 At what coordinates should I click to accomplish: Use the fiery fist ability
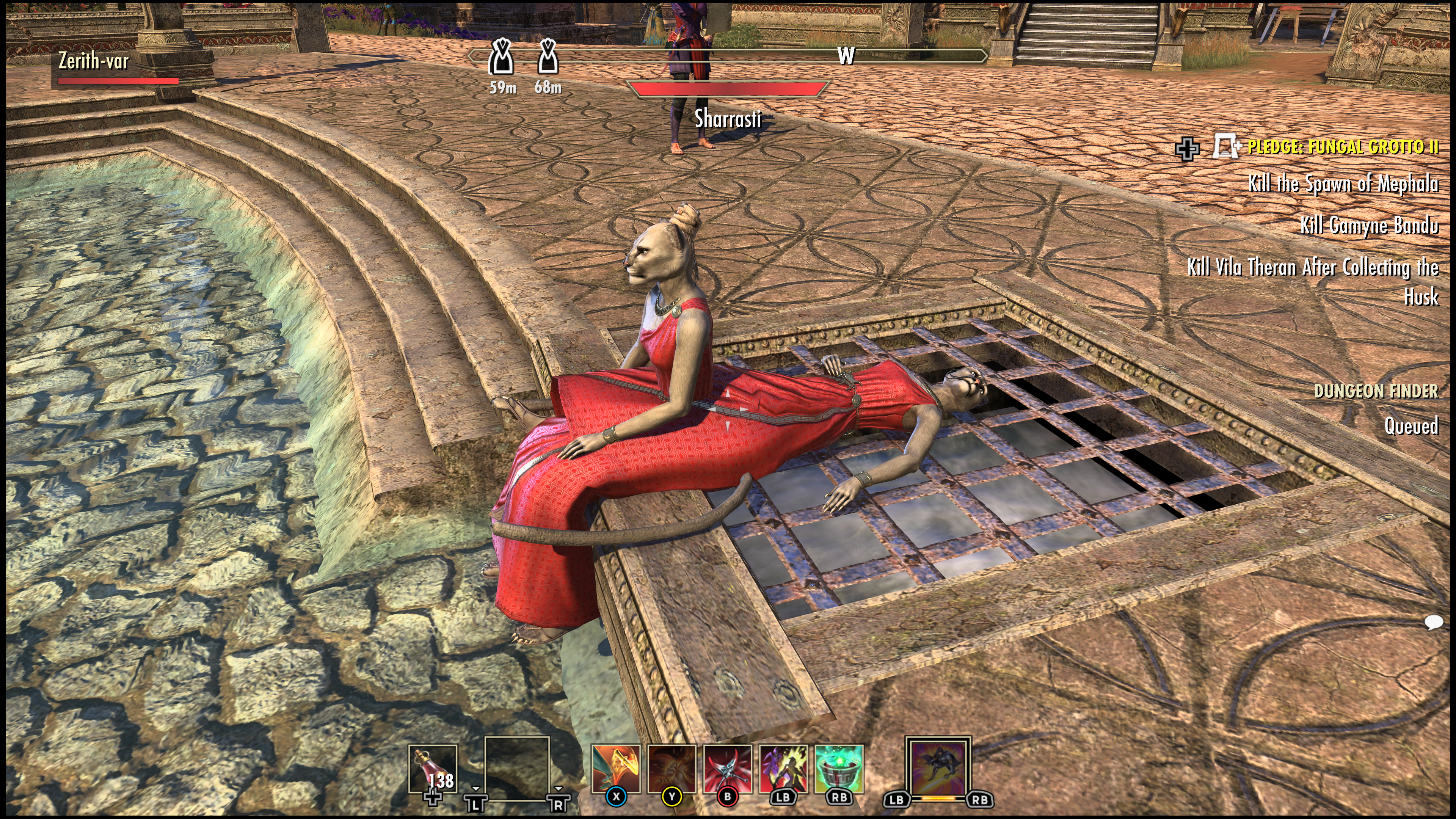(x=672, y=769)
